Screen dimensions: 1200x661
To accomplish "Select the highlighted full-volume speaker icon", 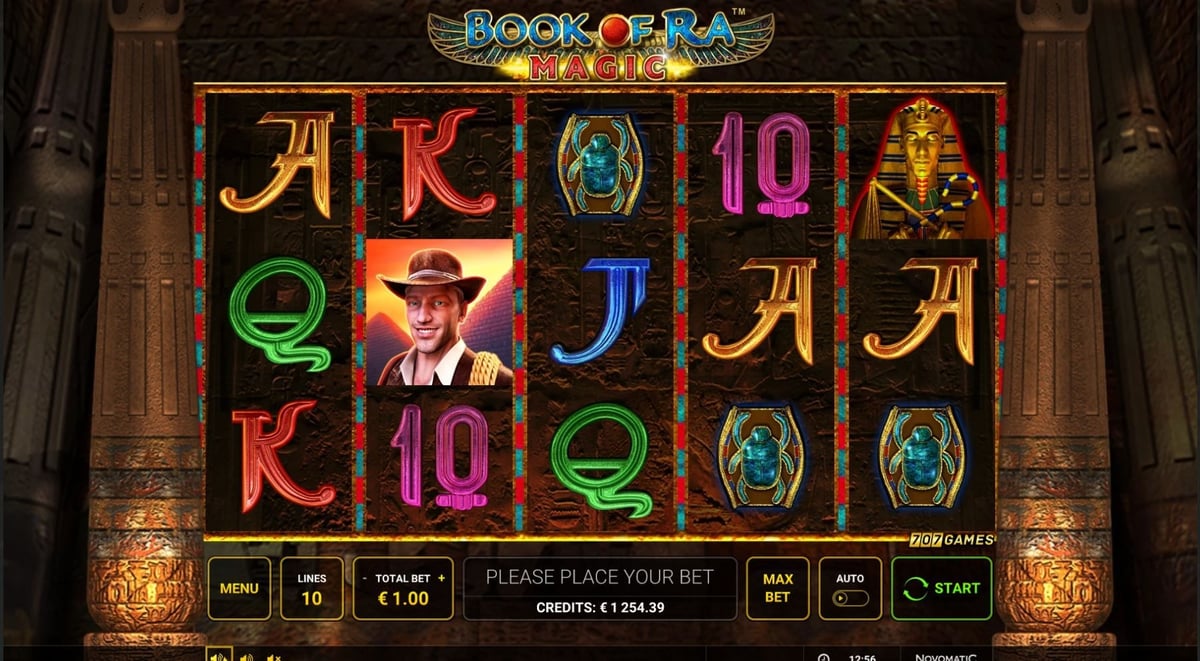I will coord(218,655).
